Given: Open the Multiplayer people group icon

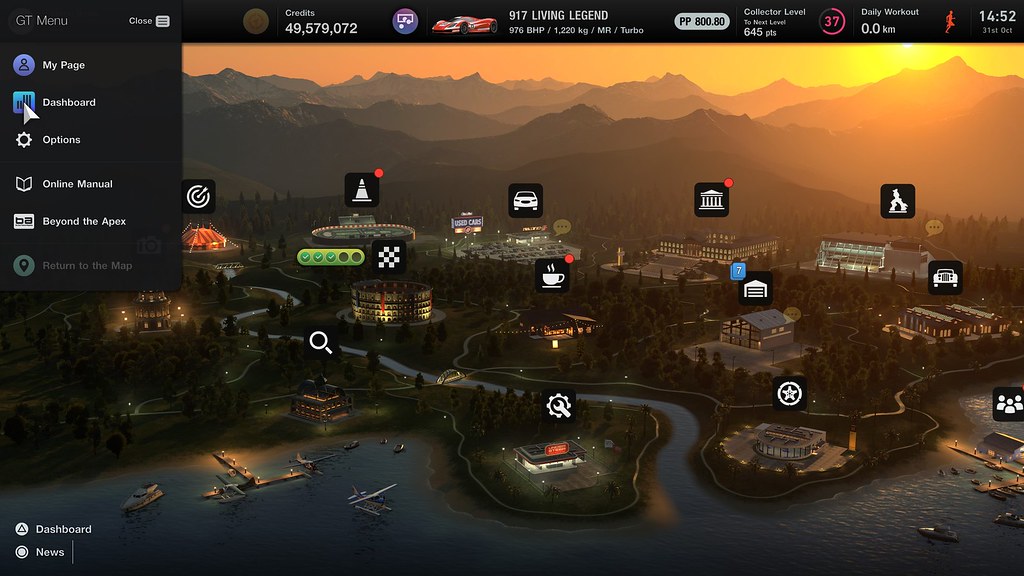Looking at the screenshot, I should pyautogui.click(x=1008, y=404).
